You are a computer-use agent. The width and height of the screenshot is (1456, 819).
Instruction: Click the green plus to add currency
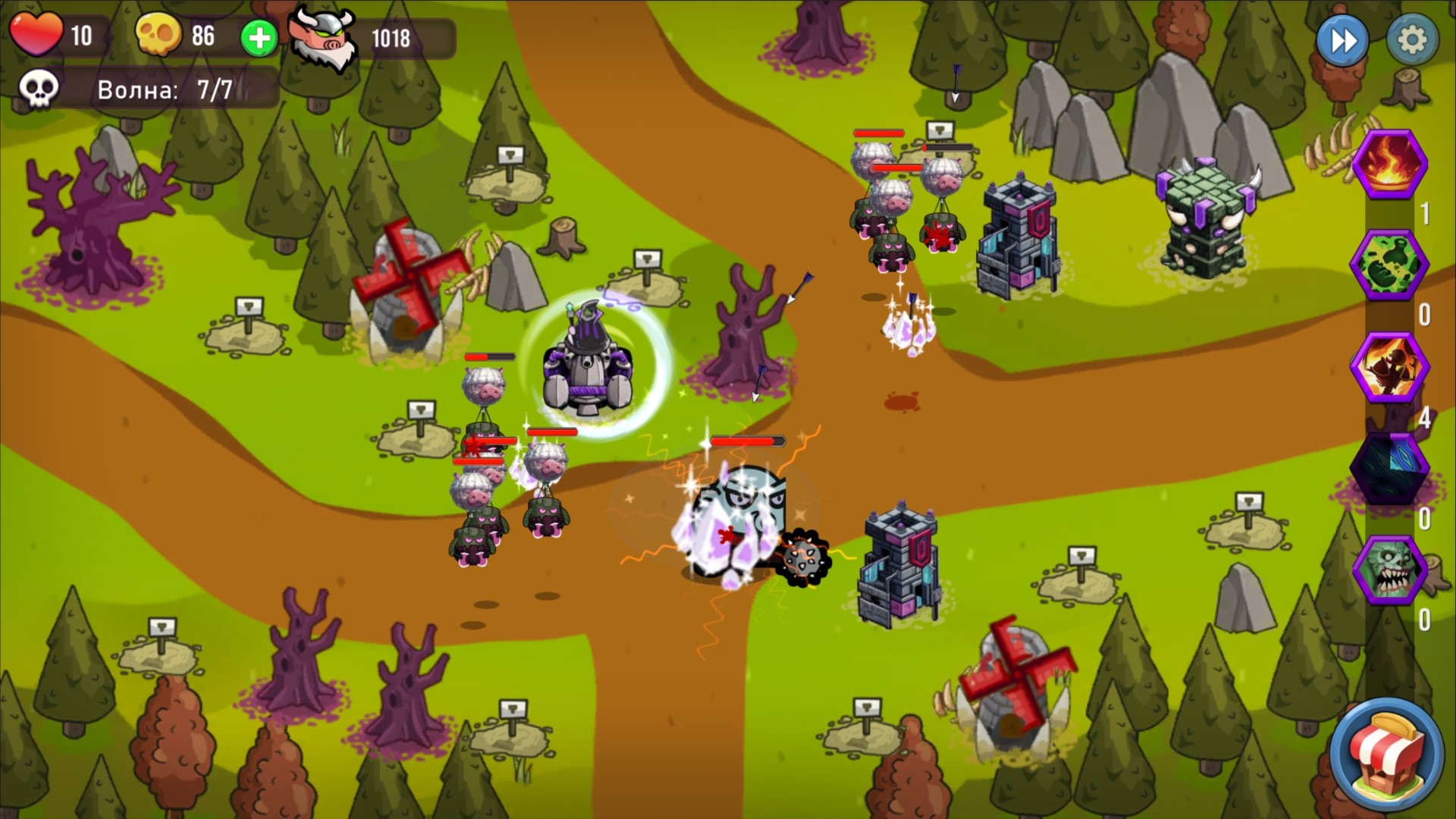coord(257,38)
